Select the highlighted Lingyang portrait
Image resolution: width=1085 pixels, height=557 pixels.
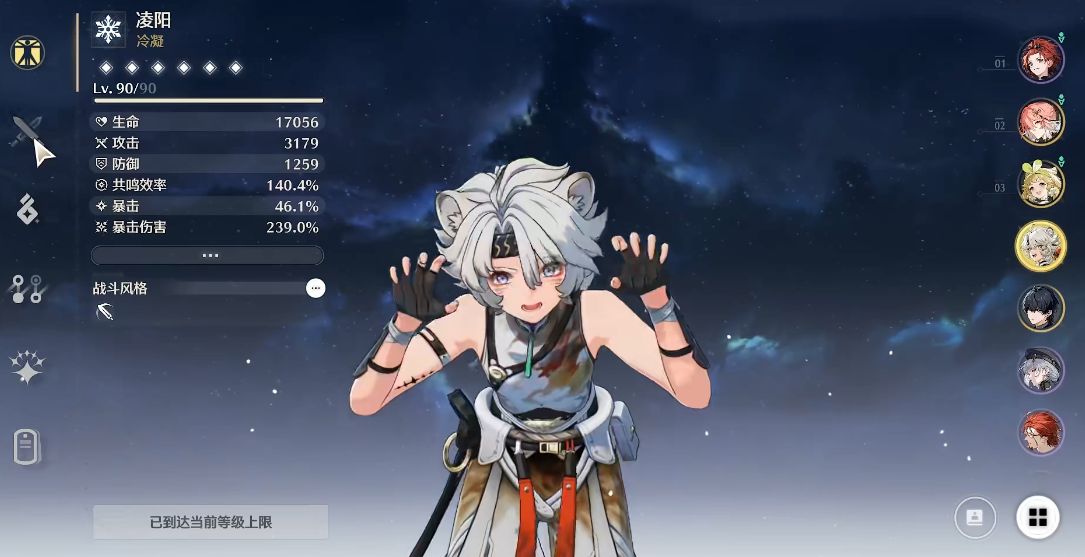(x=1041, y=246)
